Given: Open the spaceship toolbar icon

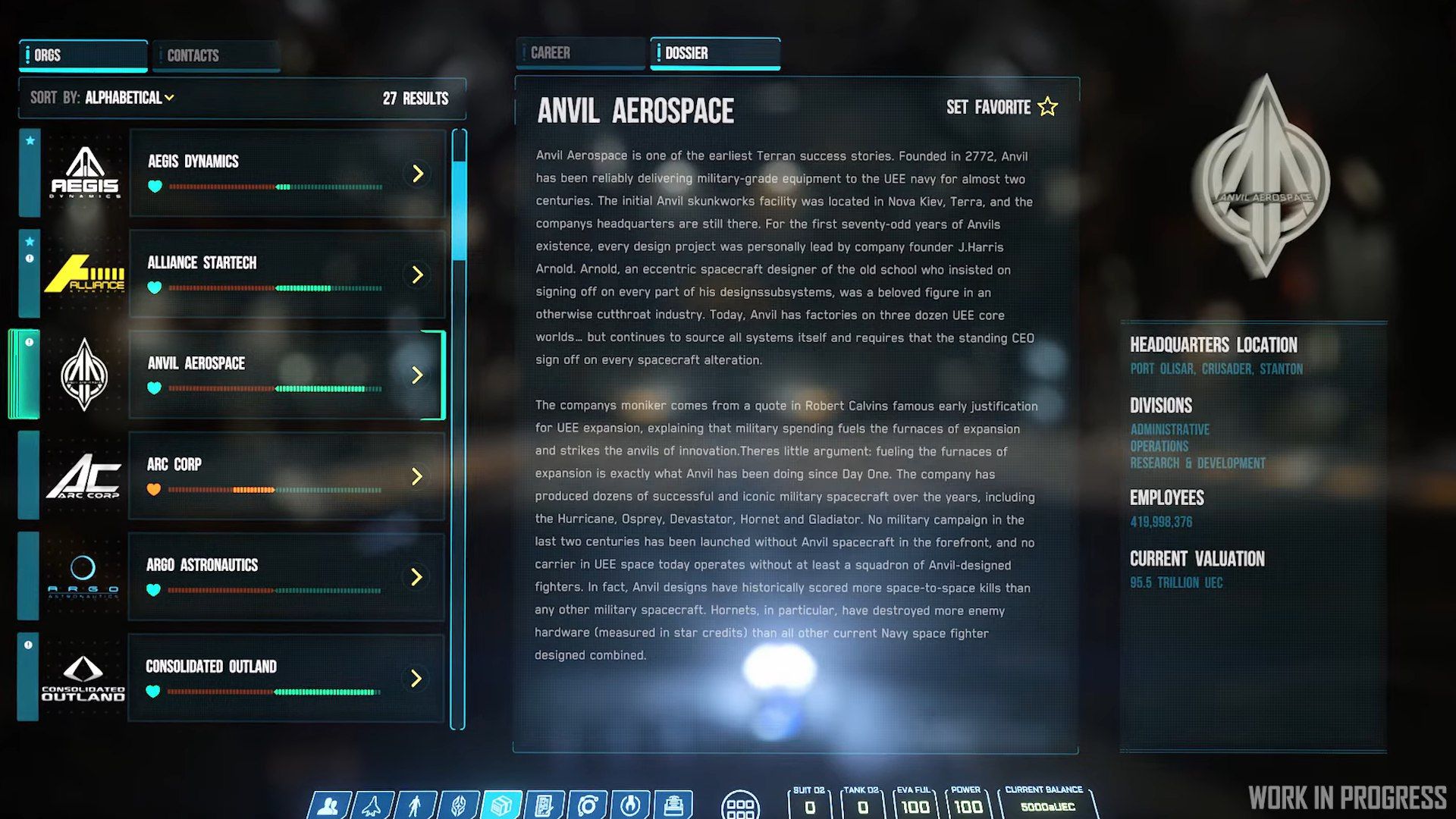Looking at the screenshot, I should 372,805.
